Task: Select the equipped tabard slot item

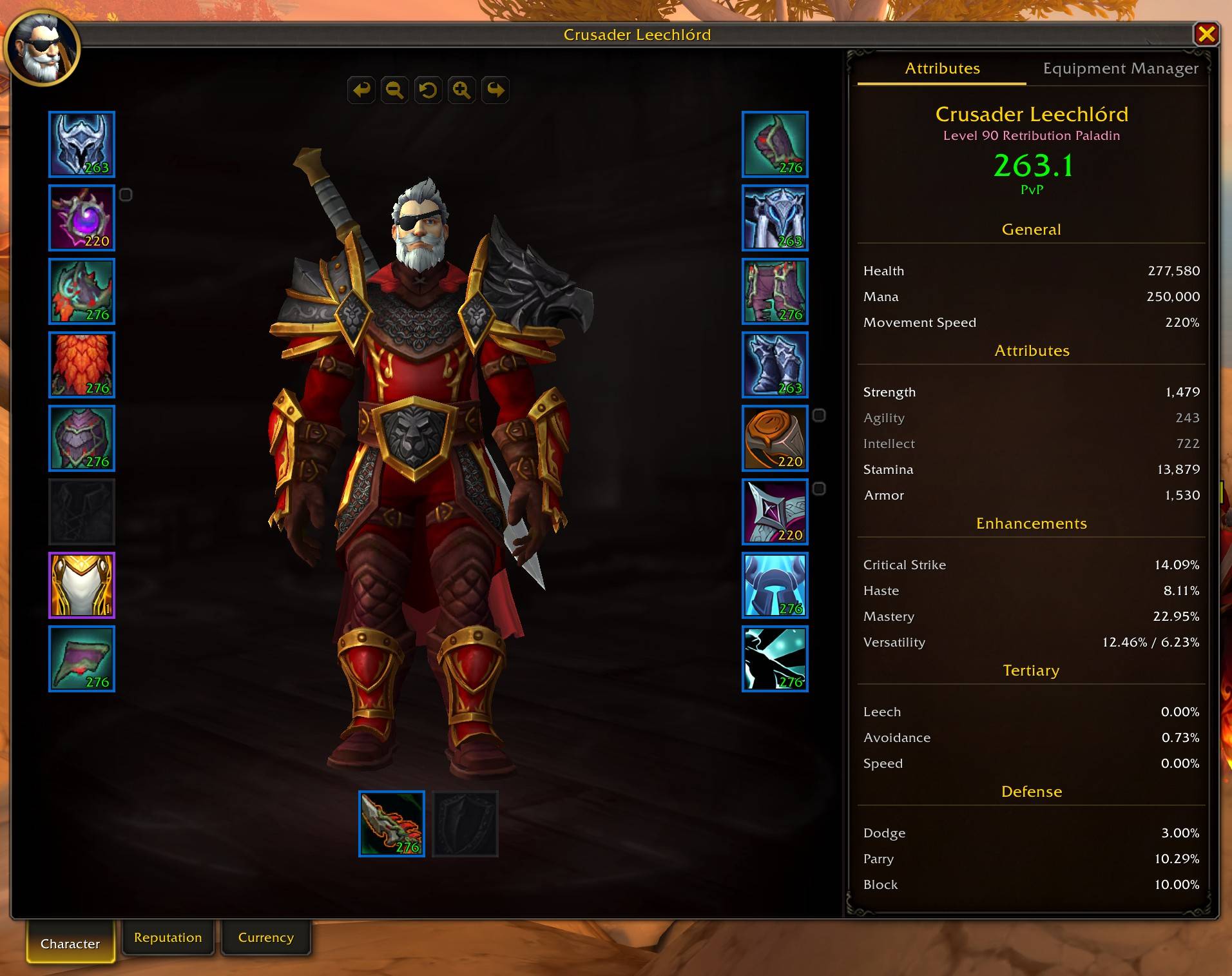Action: (81, 585)
